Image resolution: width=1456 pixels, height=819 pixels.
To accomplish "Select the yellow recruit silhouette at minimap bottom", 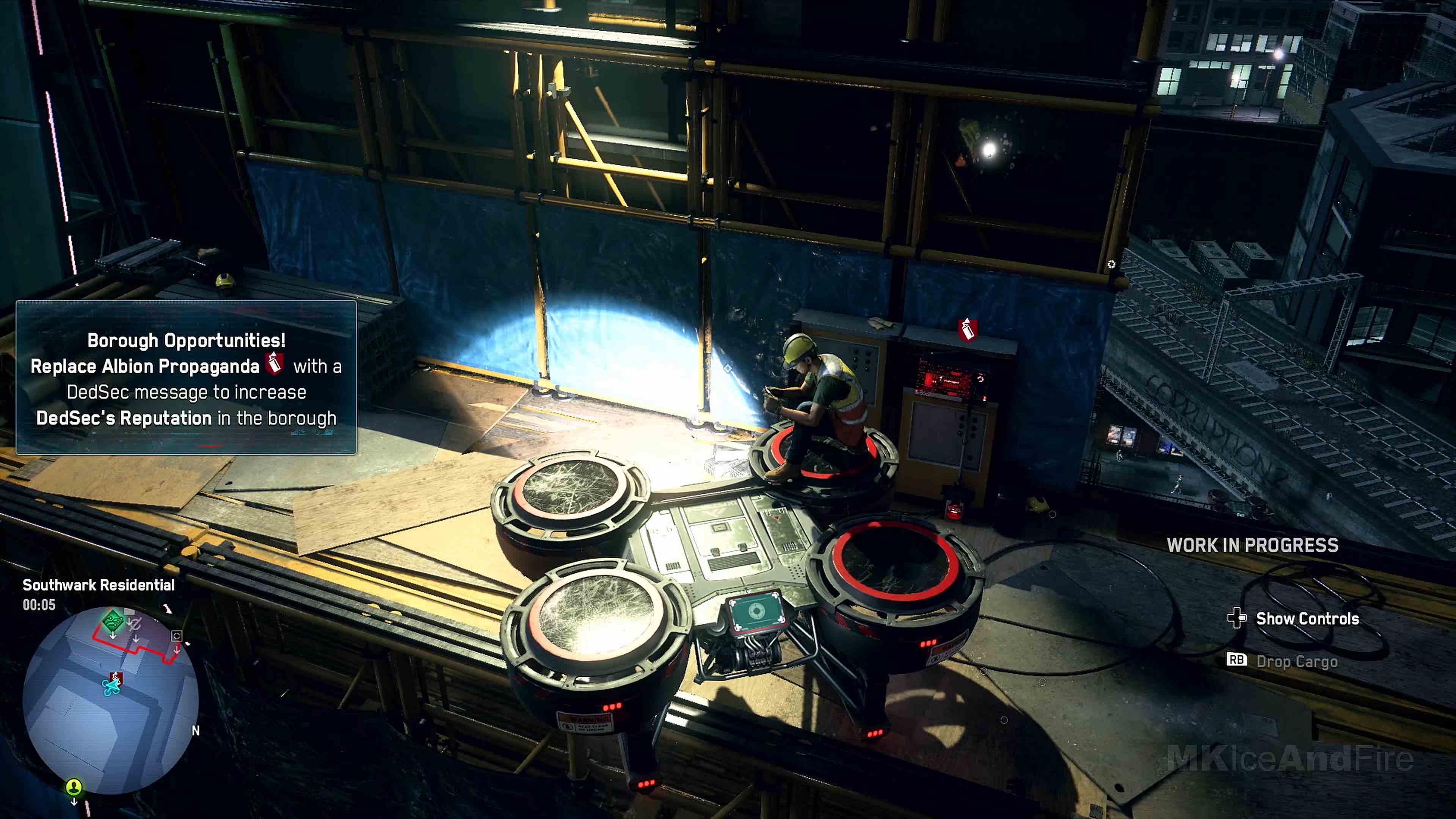I will (x=74, y=788).
